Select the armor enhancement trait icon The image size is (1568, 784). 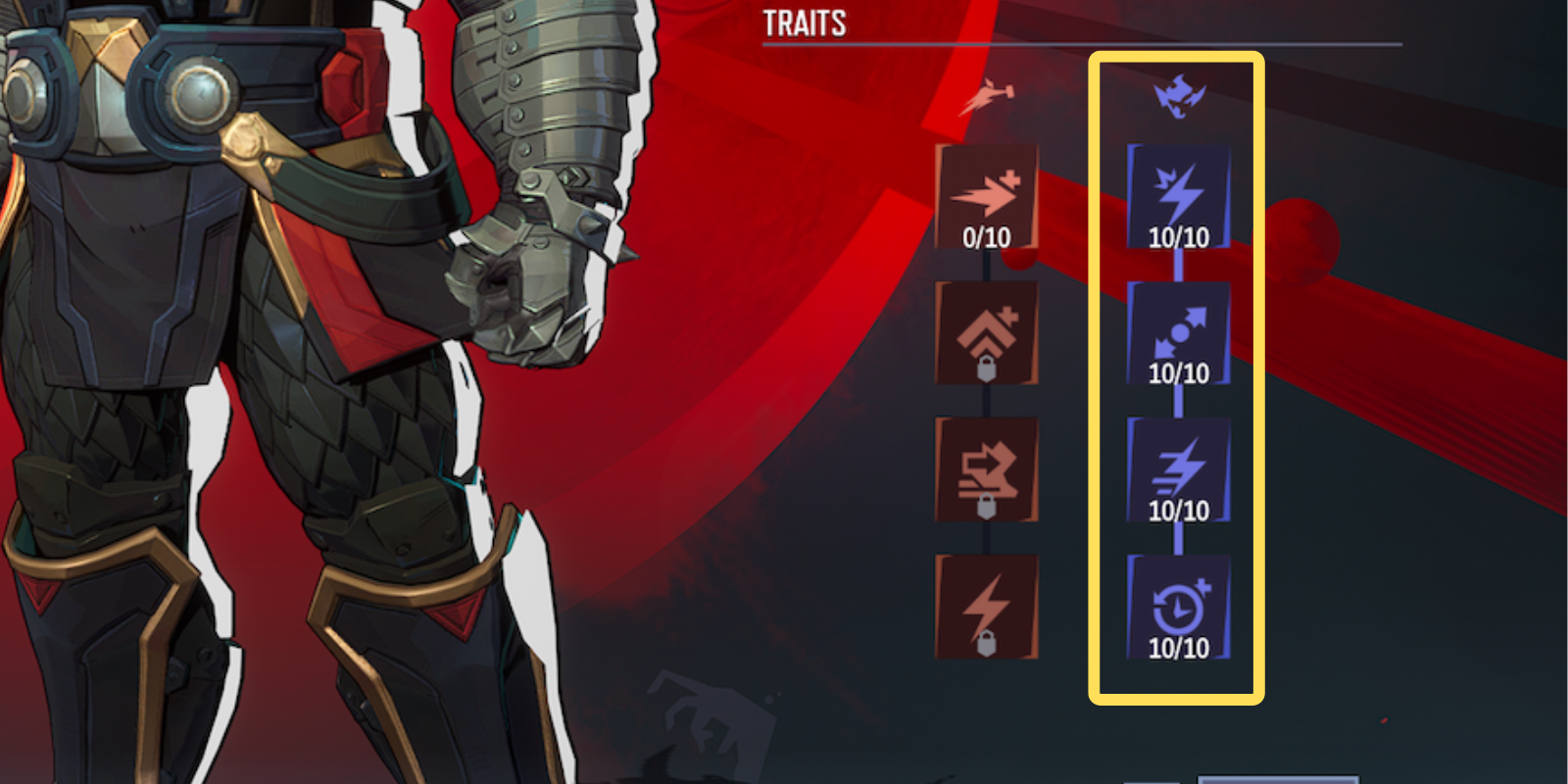point(985,328)
